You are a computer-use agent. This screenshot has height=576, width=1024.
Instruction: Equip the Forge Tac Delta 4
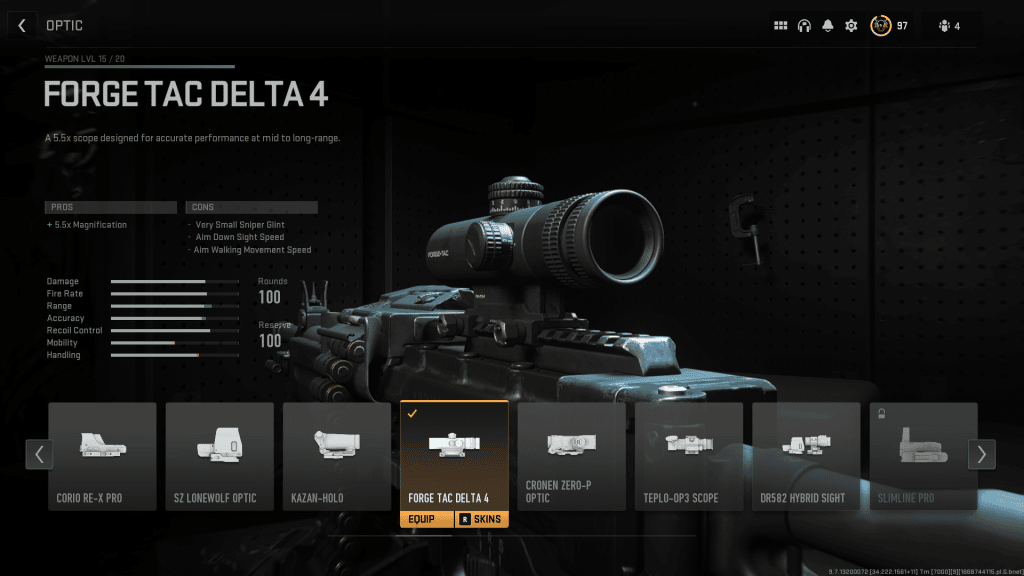click(x=427, y=519)
